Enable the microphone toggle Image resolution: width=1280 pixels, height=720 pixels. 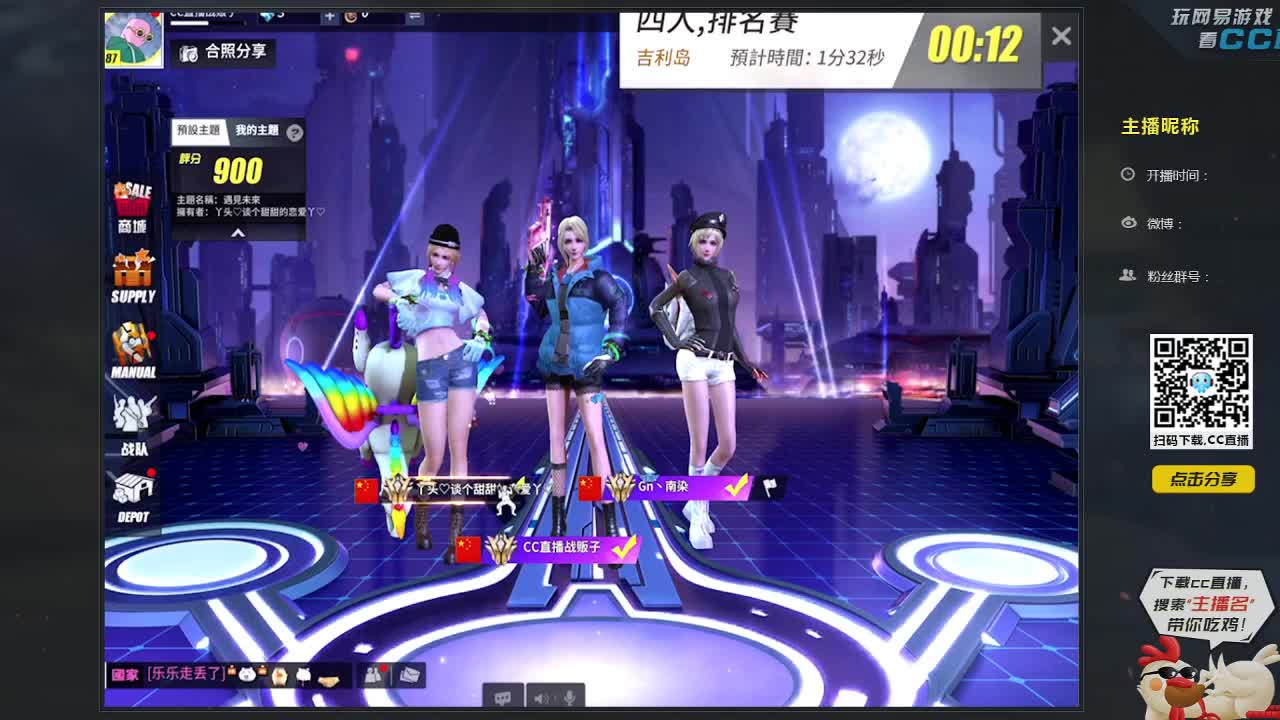point(569,698)
